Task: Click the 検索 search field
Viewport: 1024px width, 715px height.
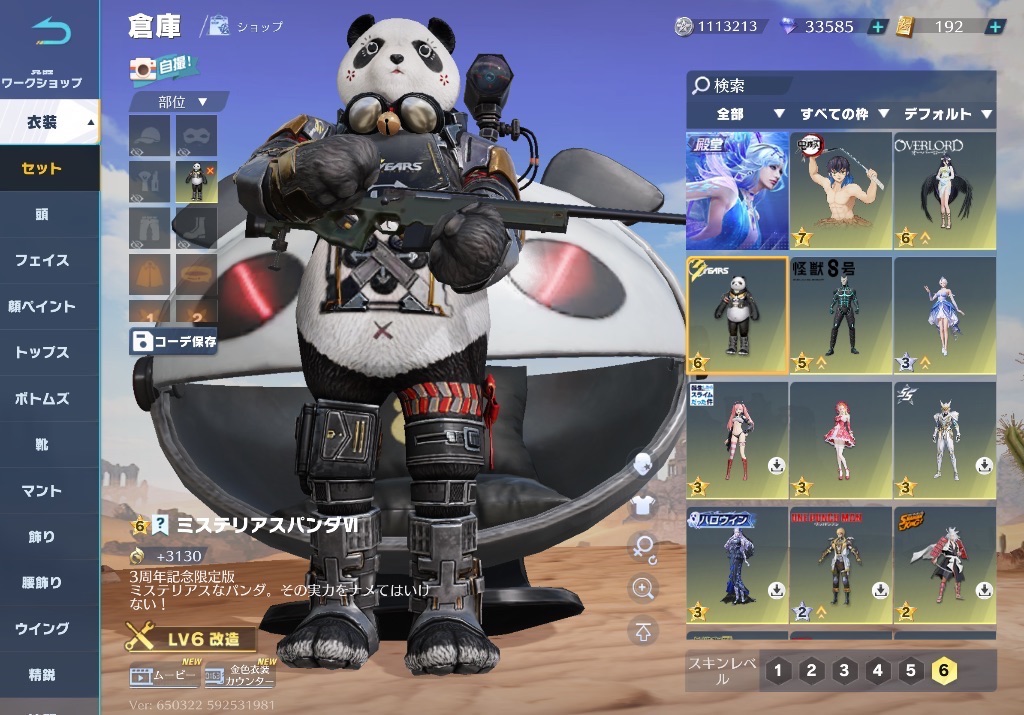Action: click(x=840, y=86)
